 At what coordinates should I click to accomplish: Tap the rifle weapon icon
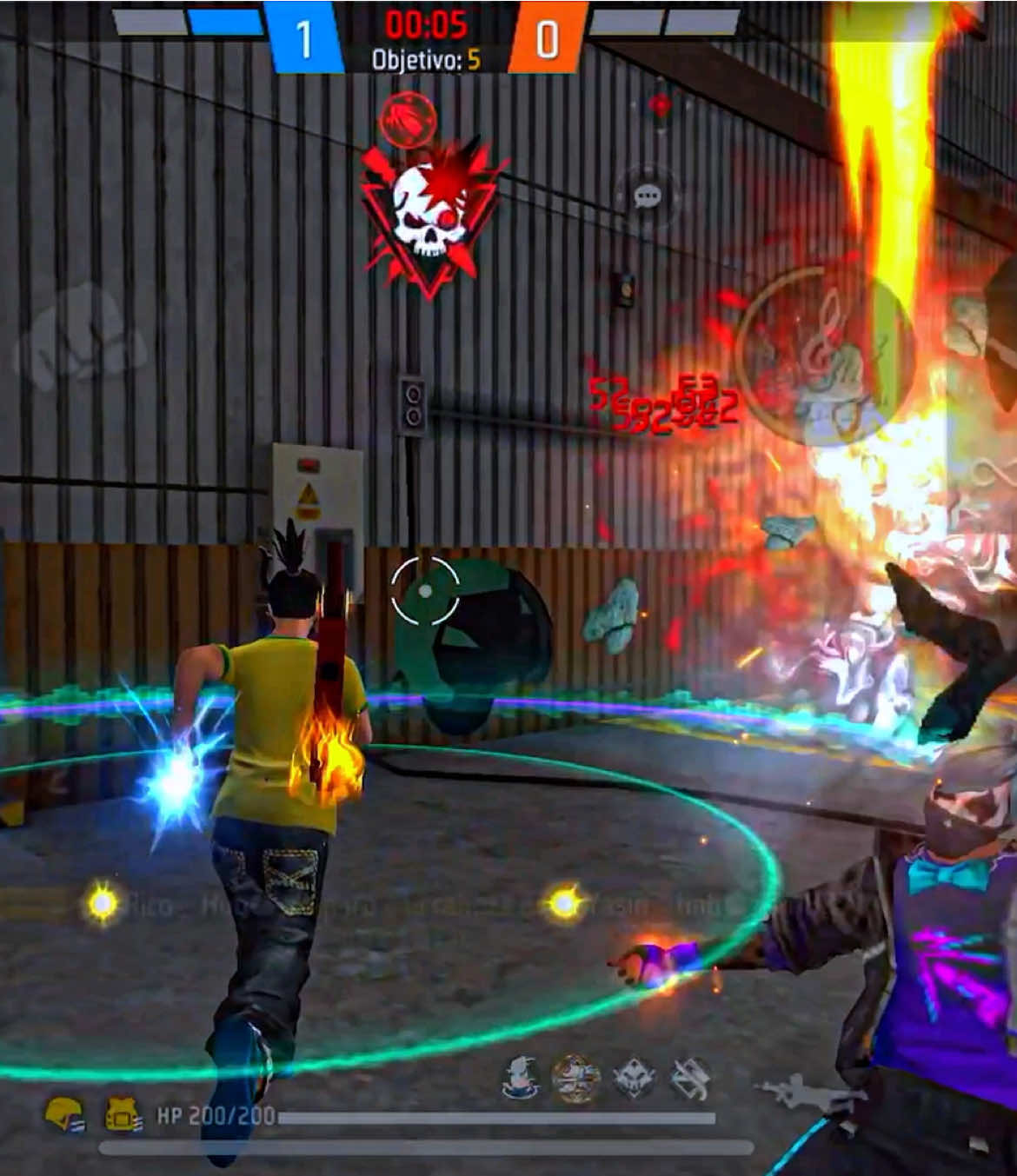(x=800, y=1093)
